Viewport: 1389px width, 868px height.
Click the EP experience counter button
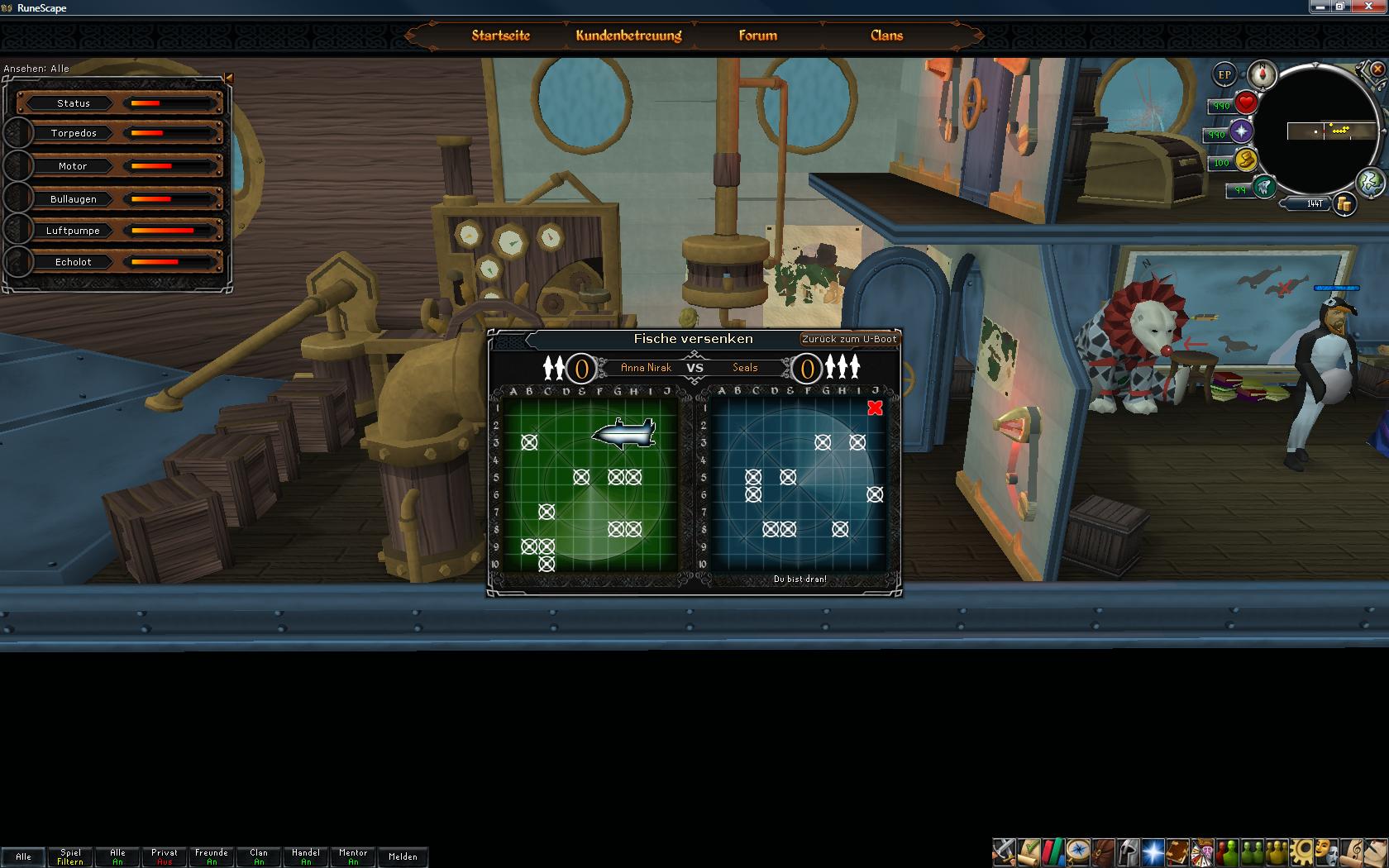pyautogui.click(x=1224, y=75)
